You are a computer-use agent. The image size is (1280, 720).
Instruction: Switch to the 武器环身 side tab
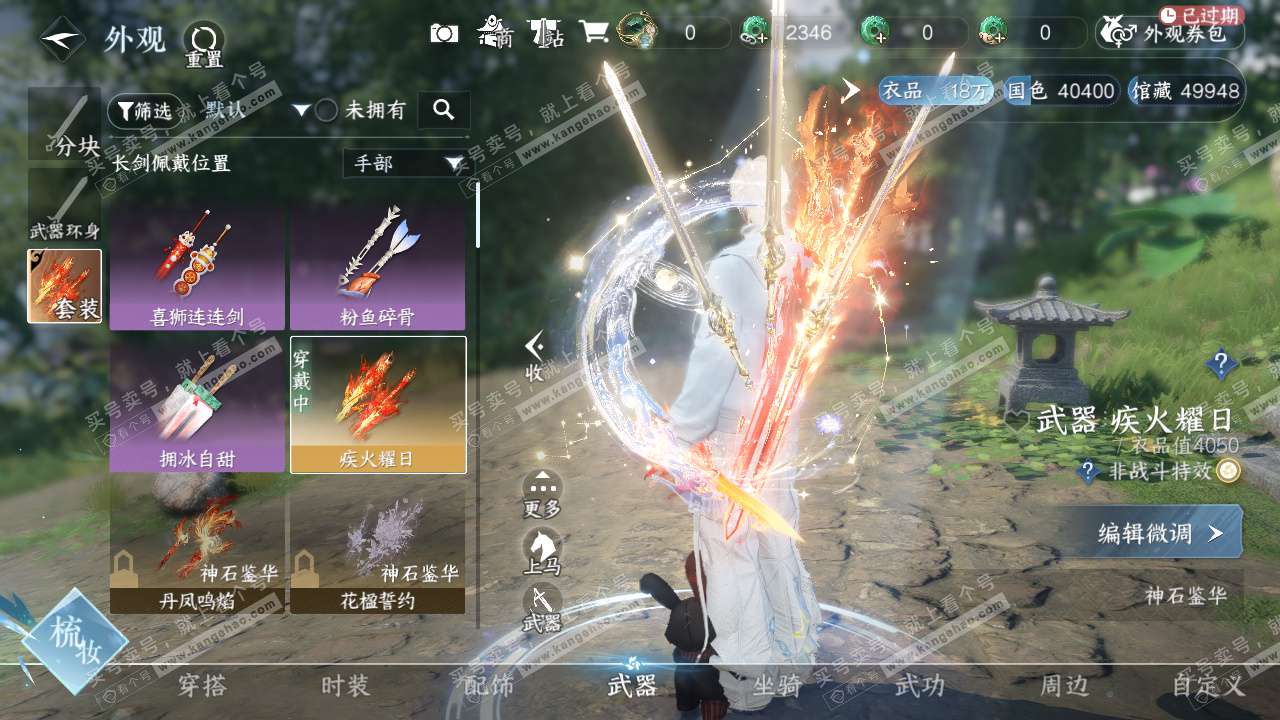click(64, 206)
